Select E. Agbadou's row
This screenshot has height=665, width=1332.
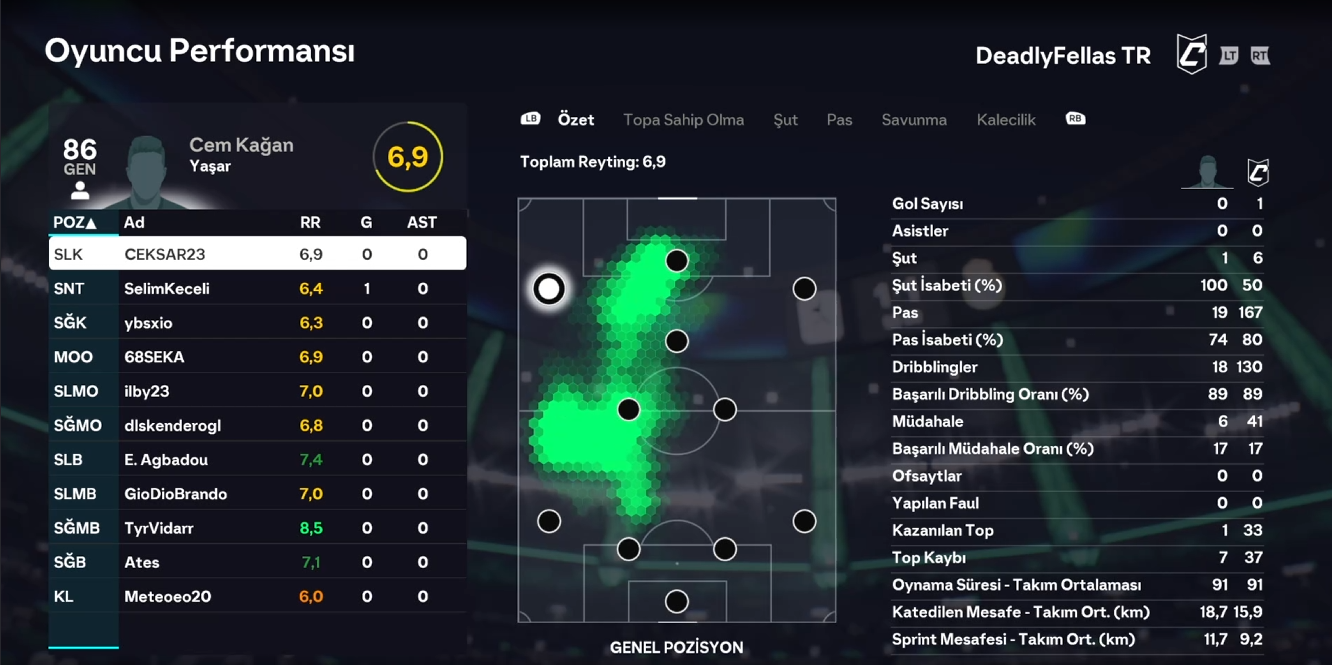(x=257, y=460)
